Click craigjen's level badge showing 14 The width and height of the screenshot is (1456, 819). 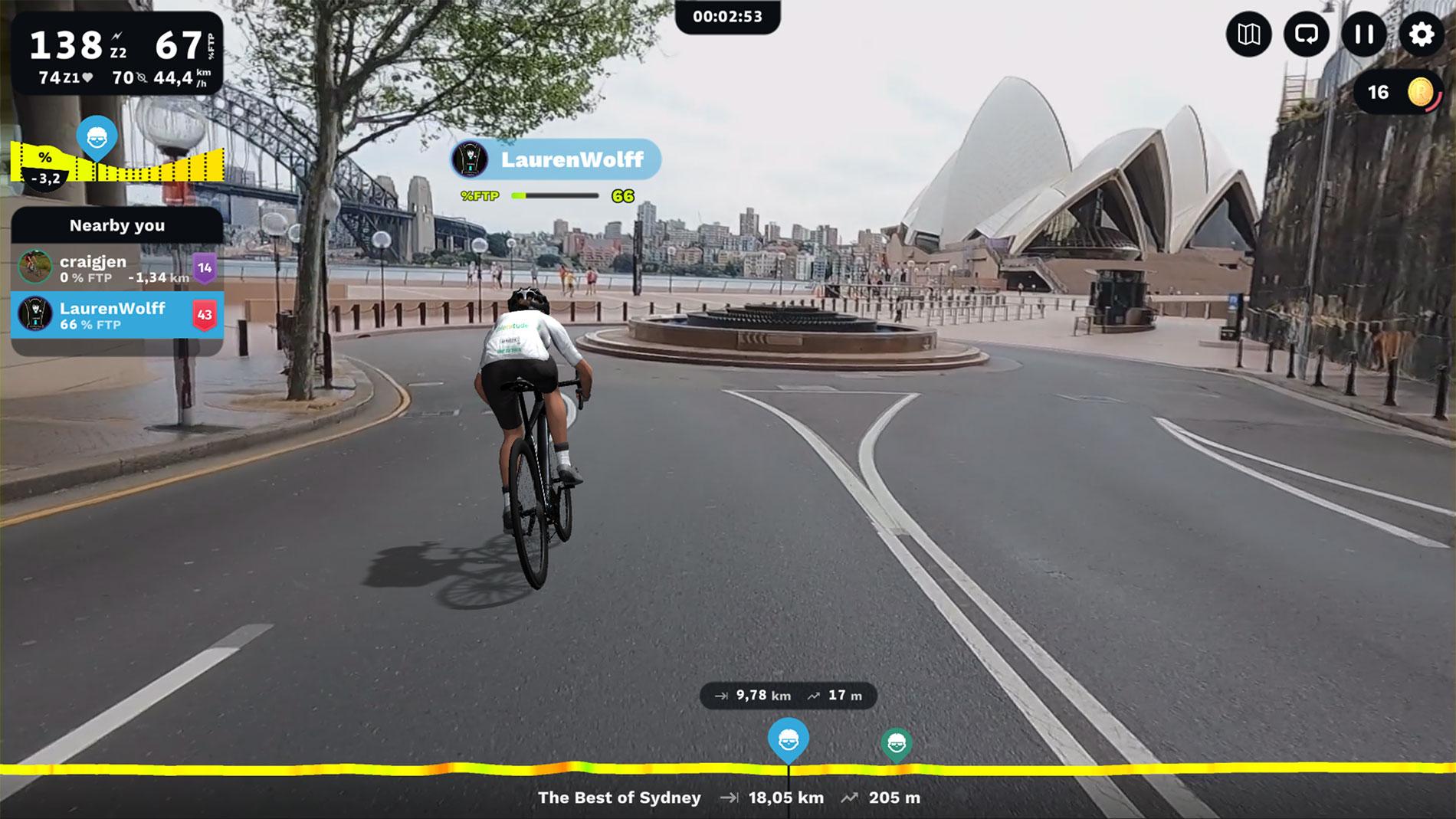click(x=205, y=267)
